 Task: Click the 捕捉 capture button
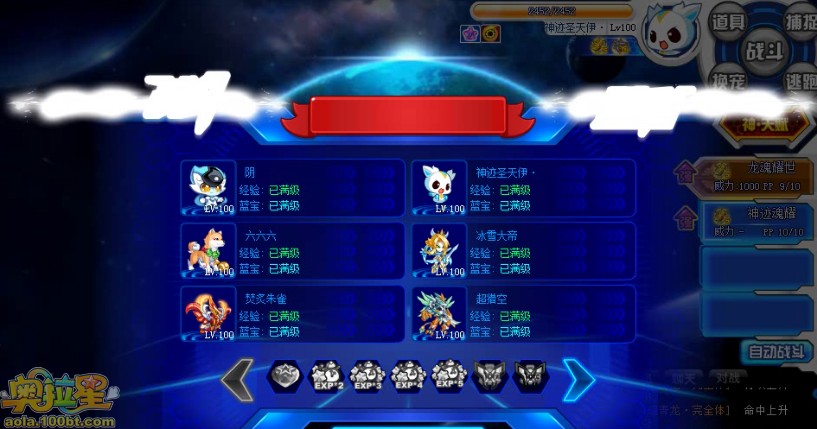[799, 22]
